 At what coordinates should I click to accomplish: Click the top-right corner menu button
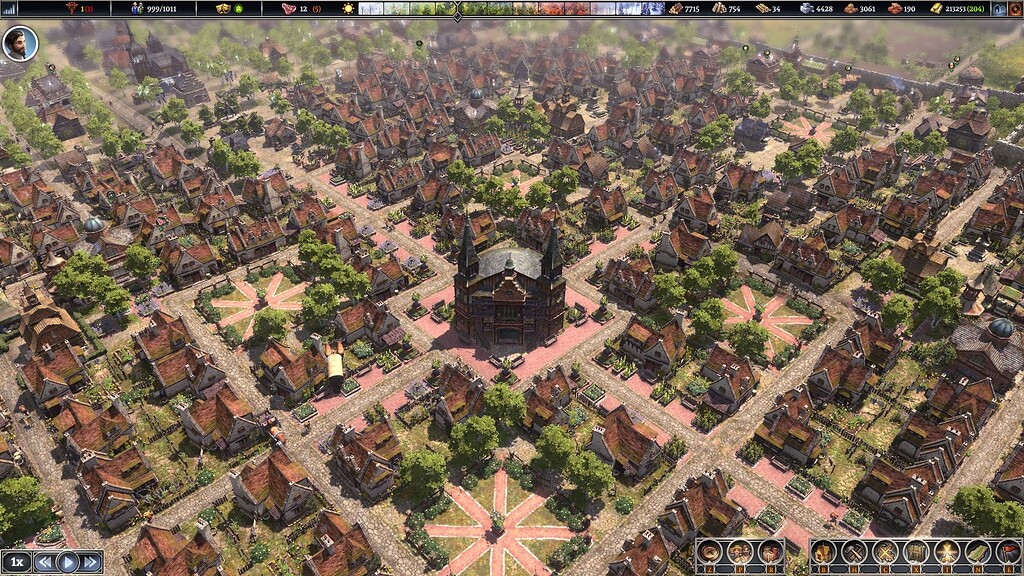[1017, 8]
